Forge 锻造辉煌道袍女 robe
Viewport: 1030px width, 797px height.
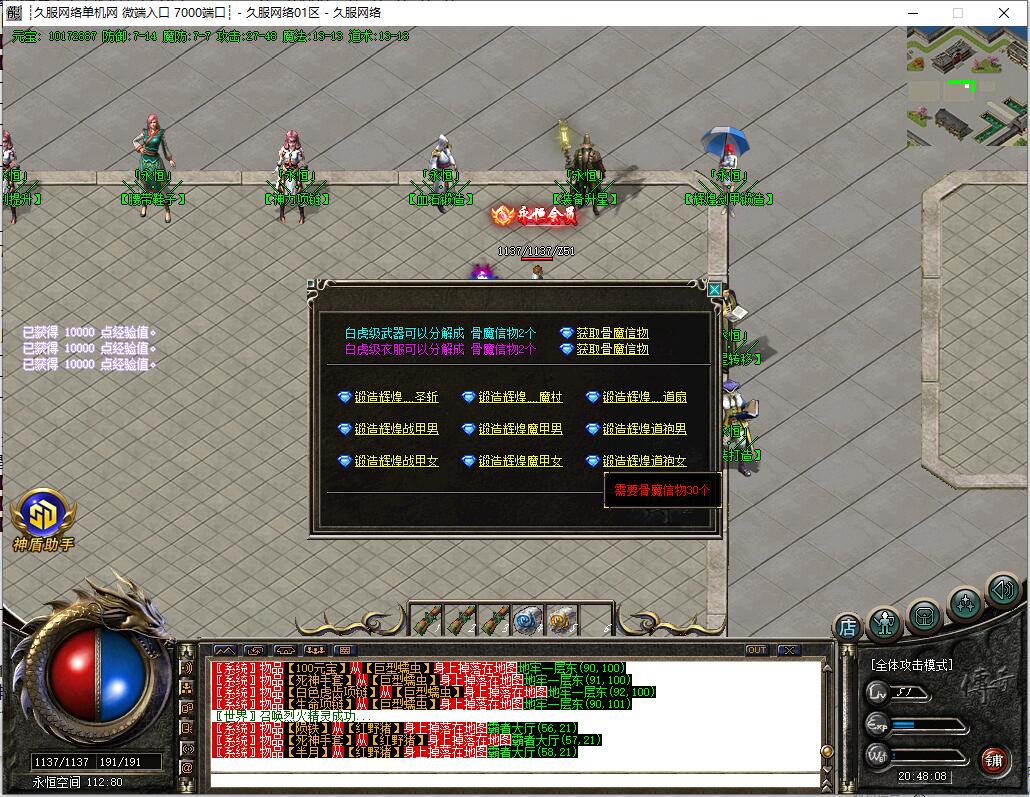644,461
